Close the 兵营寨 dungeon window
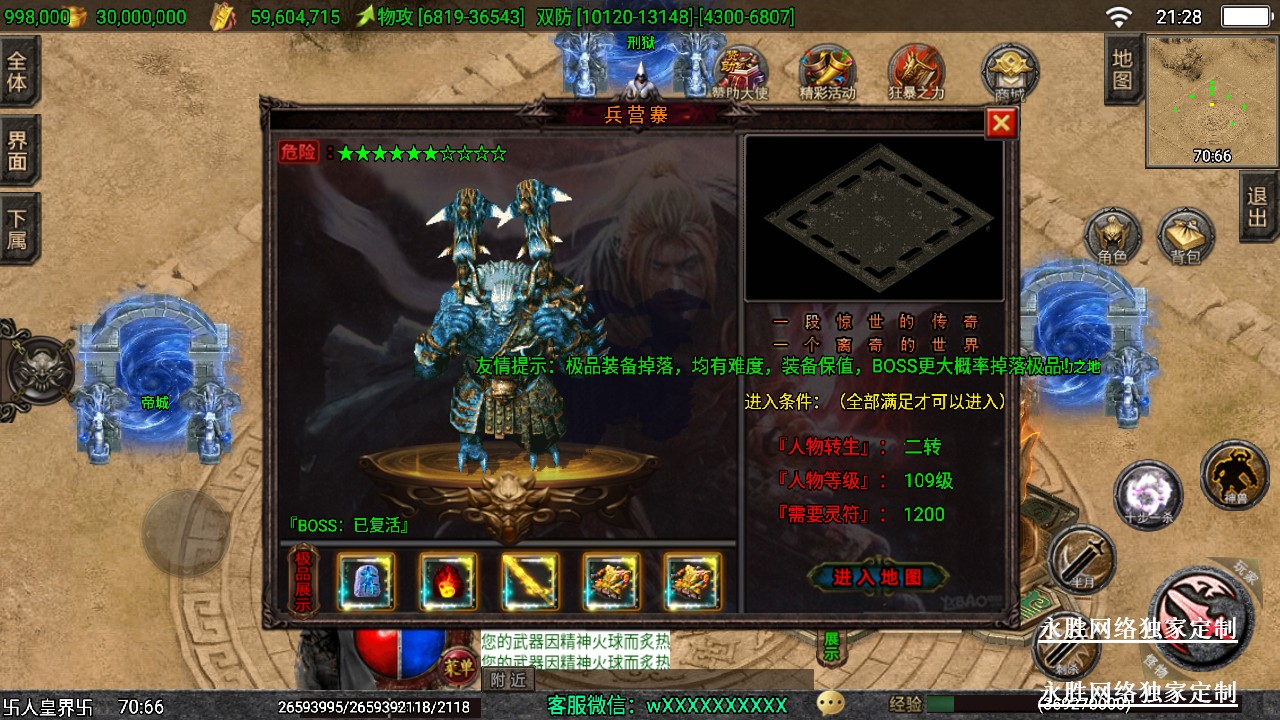 [1001, 123]
